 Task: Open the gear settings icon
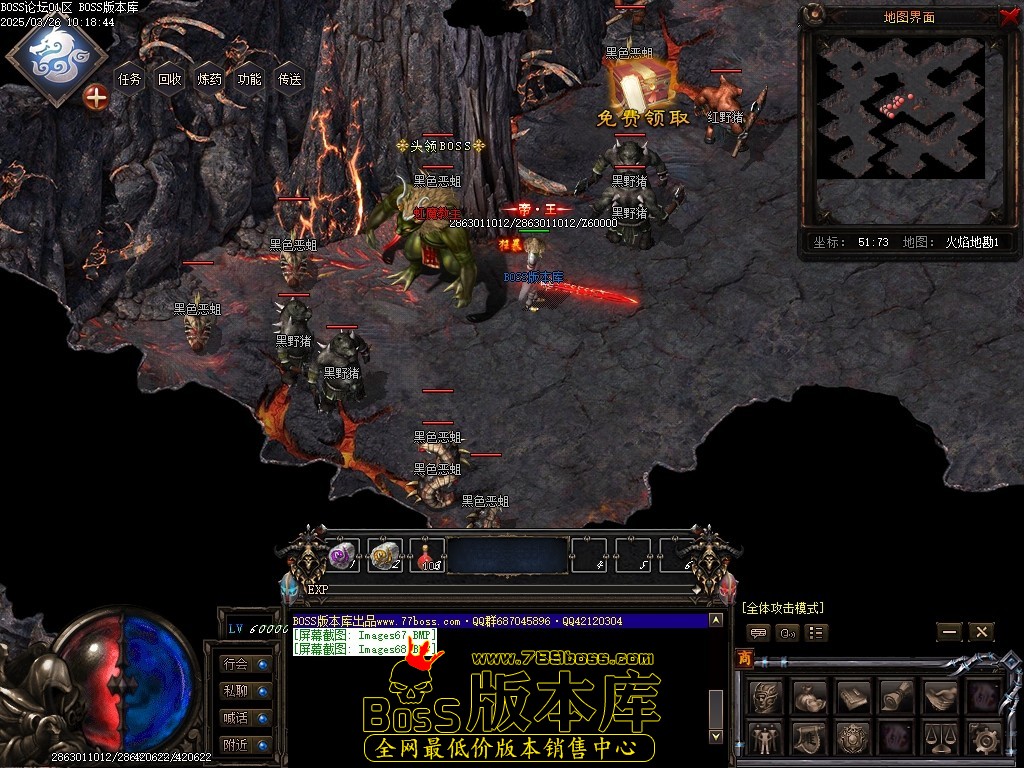click(984, 739)
